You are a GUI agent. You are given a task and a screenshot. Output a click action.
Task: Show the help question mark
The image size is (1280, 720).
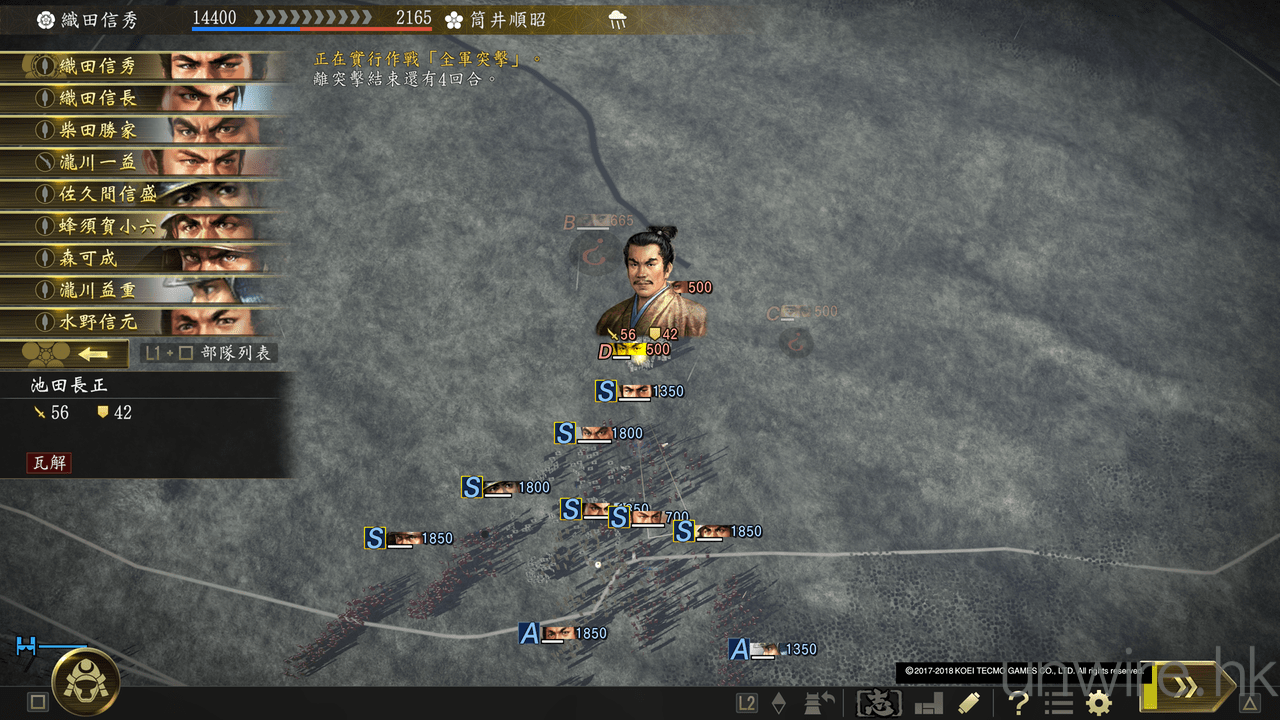coord(1019,703)
